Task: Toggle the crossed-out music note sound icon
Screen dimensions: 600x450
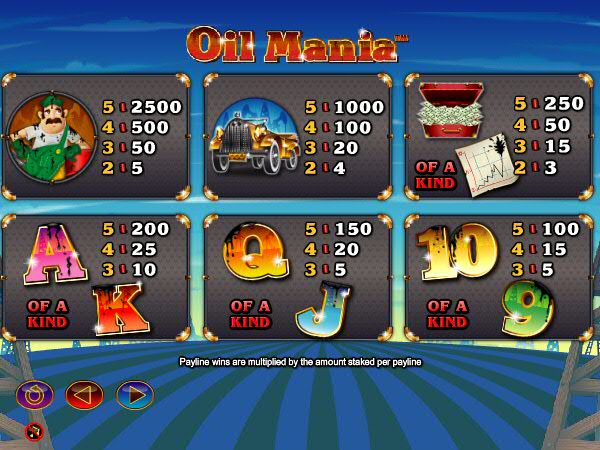Action: [32, 432]
